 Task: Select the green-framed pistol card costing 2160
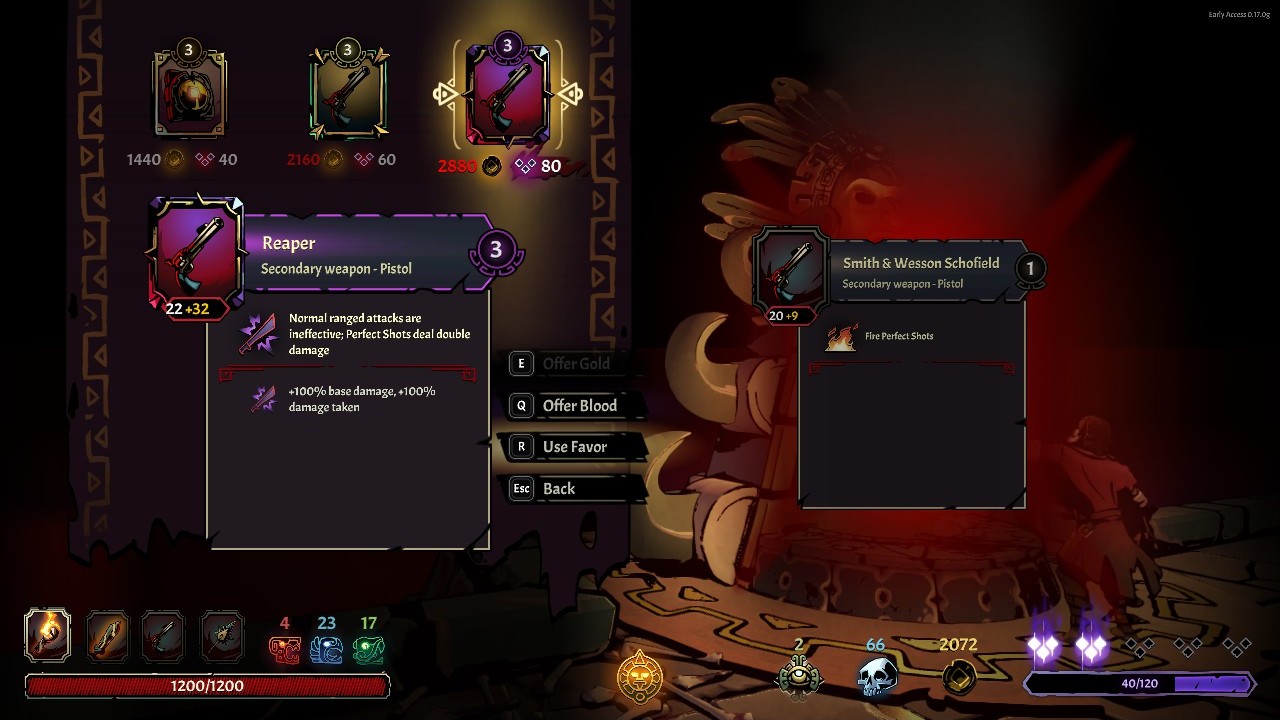pos(347,94)
